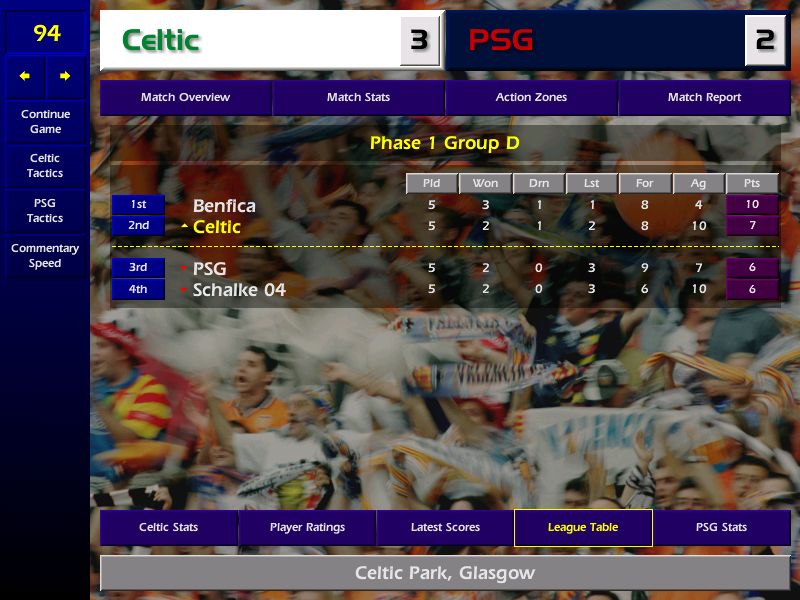View Player Ratings
Screen dimensions: 800x600
click(307, 528)
